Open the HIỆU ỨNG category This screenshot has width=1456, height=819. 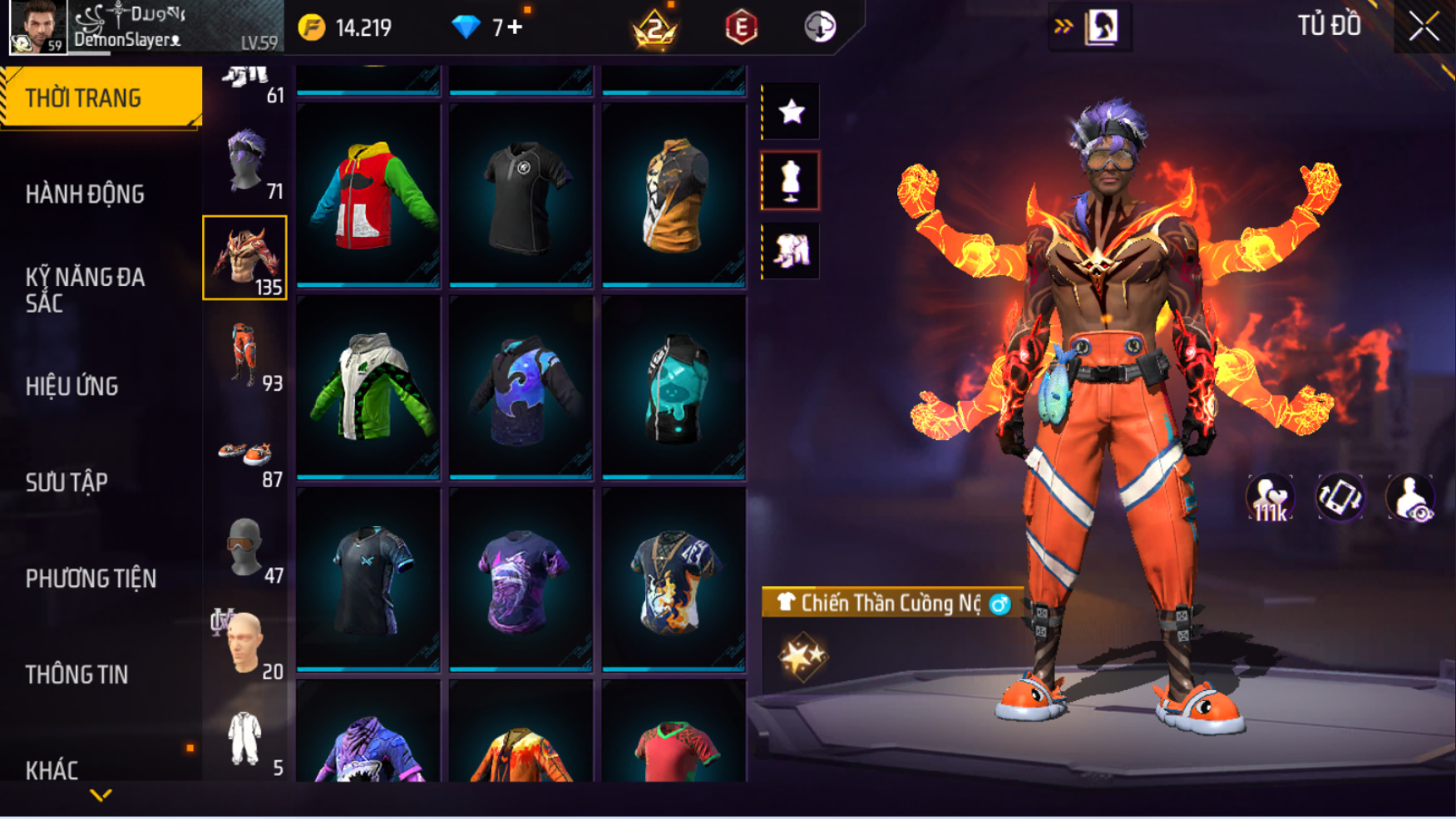coord(72,386)
